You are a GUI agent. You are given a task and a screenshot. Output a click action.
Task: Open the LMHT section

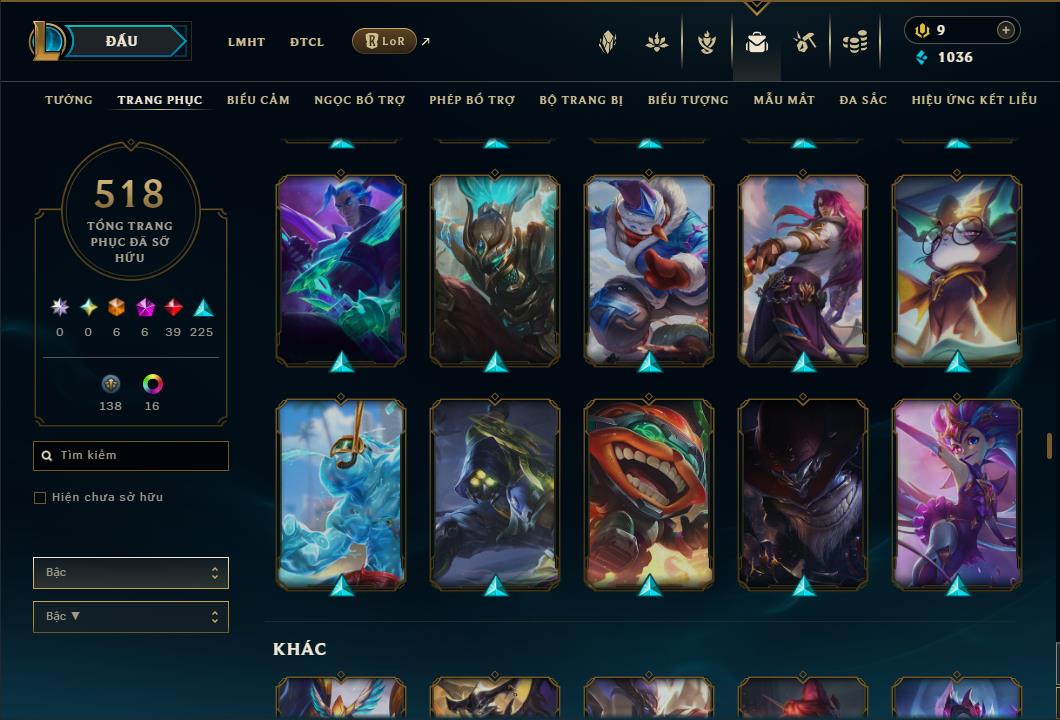[x=246, y=42]
